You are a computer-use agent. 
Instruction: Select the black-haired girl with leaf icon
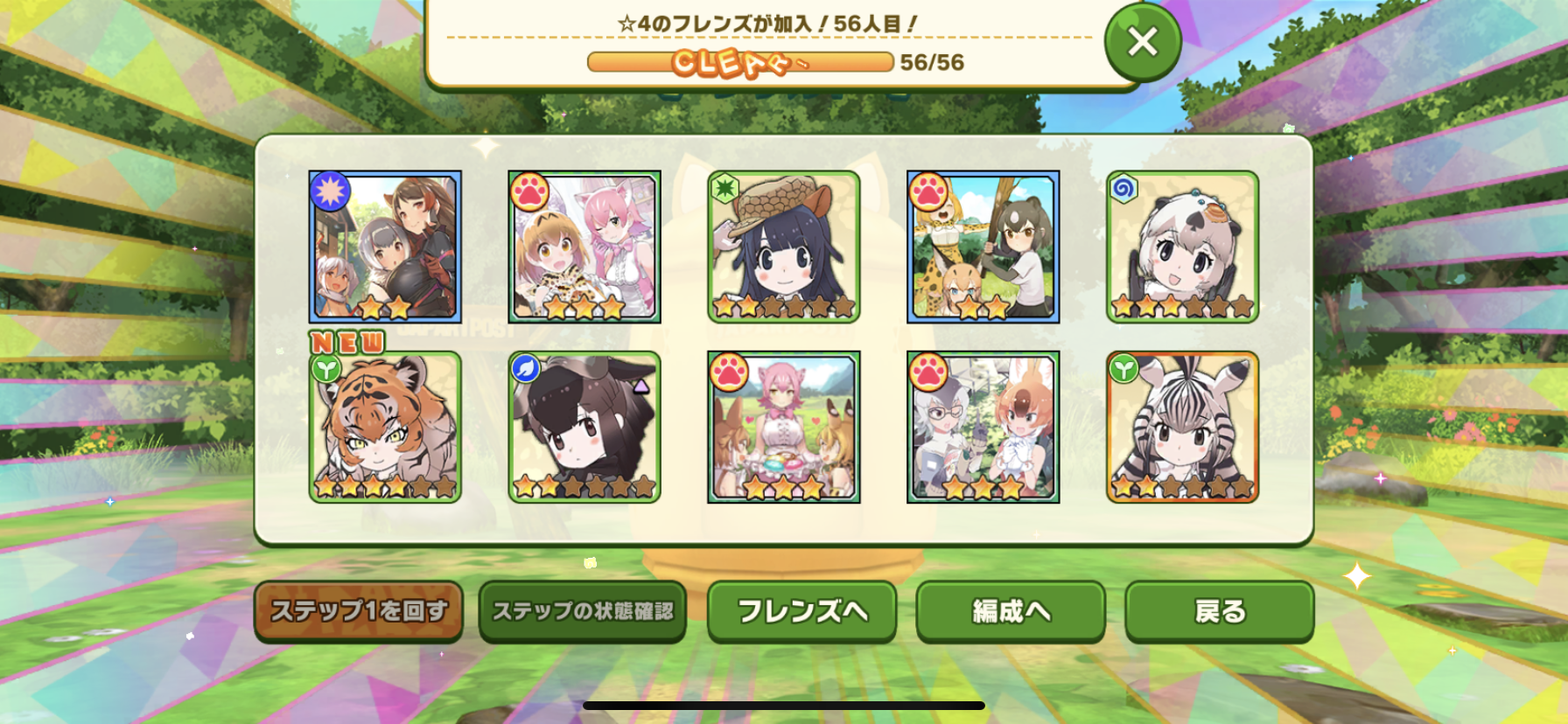click(584, 428)
